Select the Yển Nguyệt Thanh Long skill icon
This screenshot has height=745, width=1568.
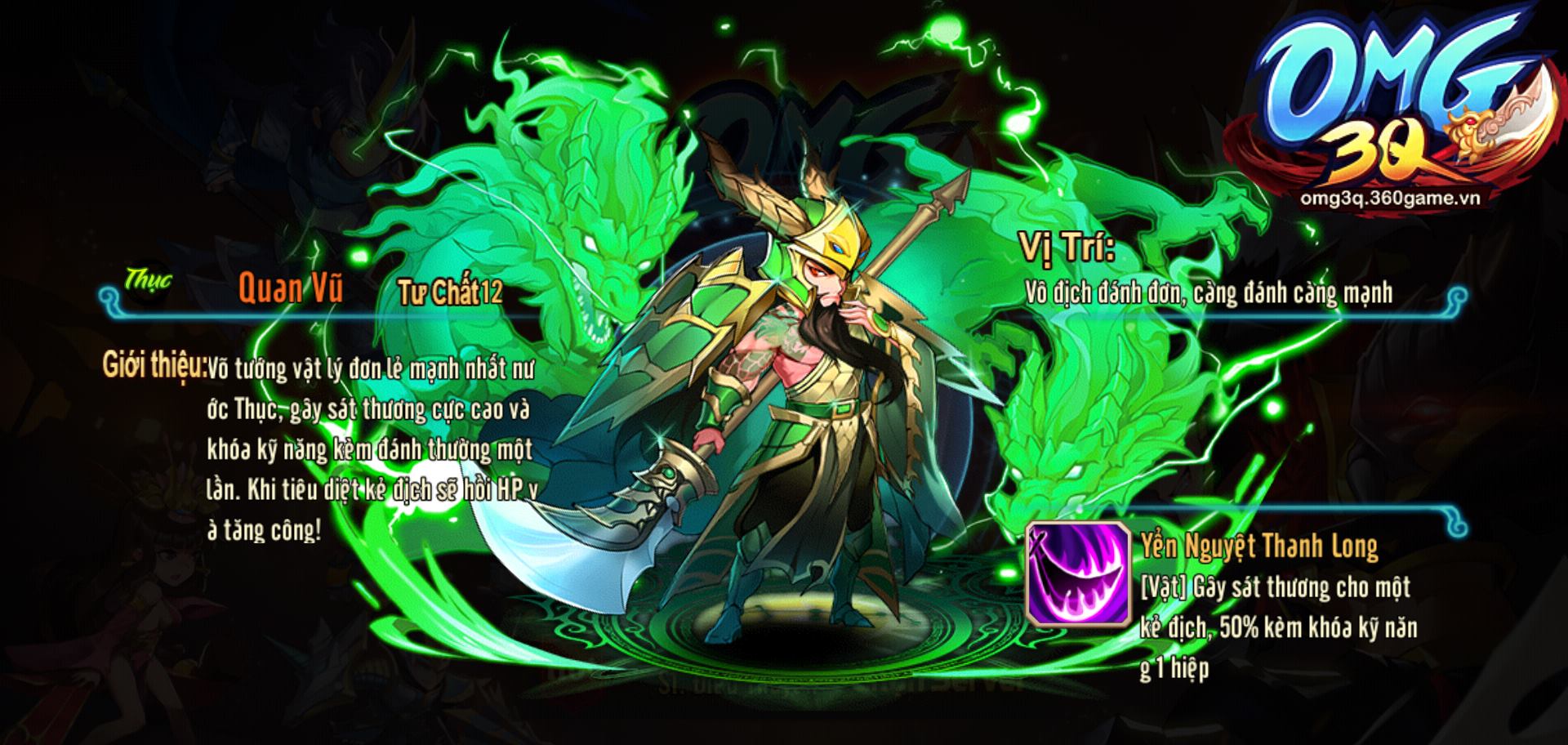tap(1077, 574)
